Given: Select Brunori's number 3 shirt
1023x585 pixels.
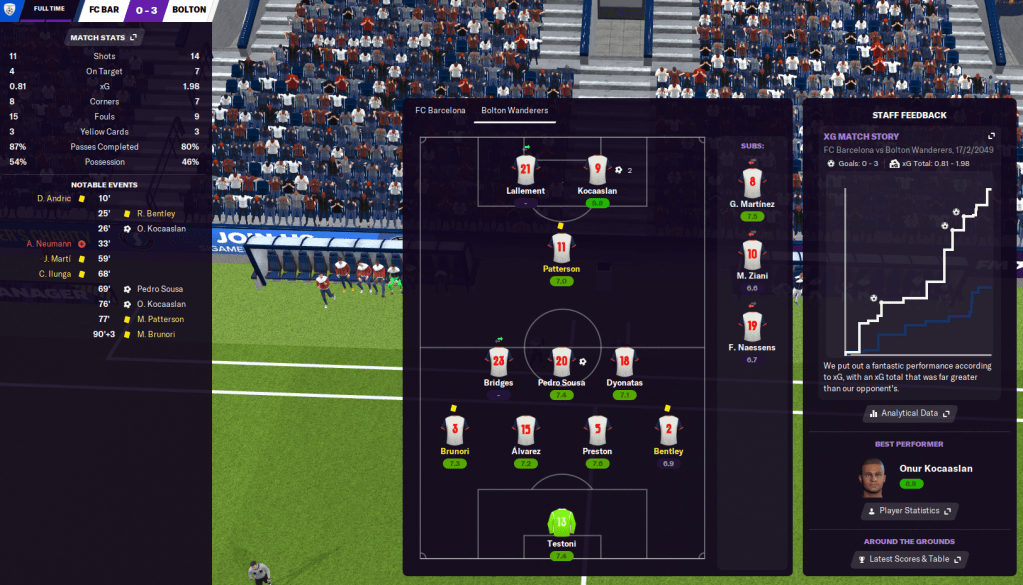Looking at the screenshot, I should (454, 430).
